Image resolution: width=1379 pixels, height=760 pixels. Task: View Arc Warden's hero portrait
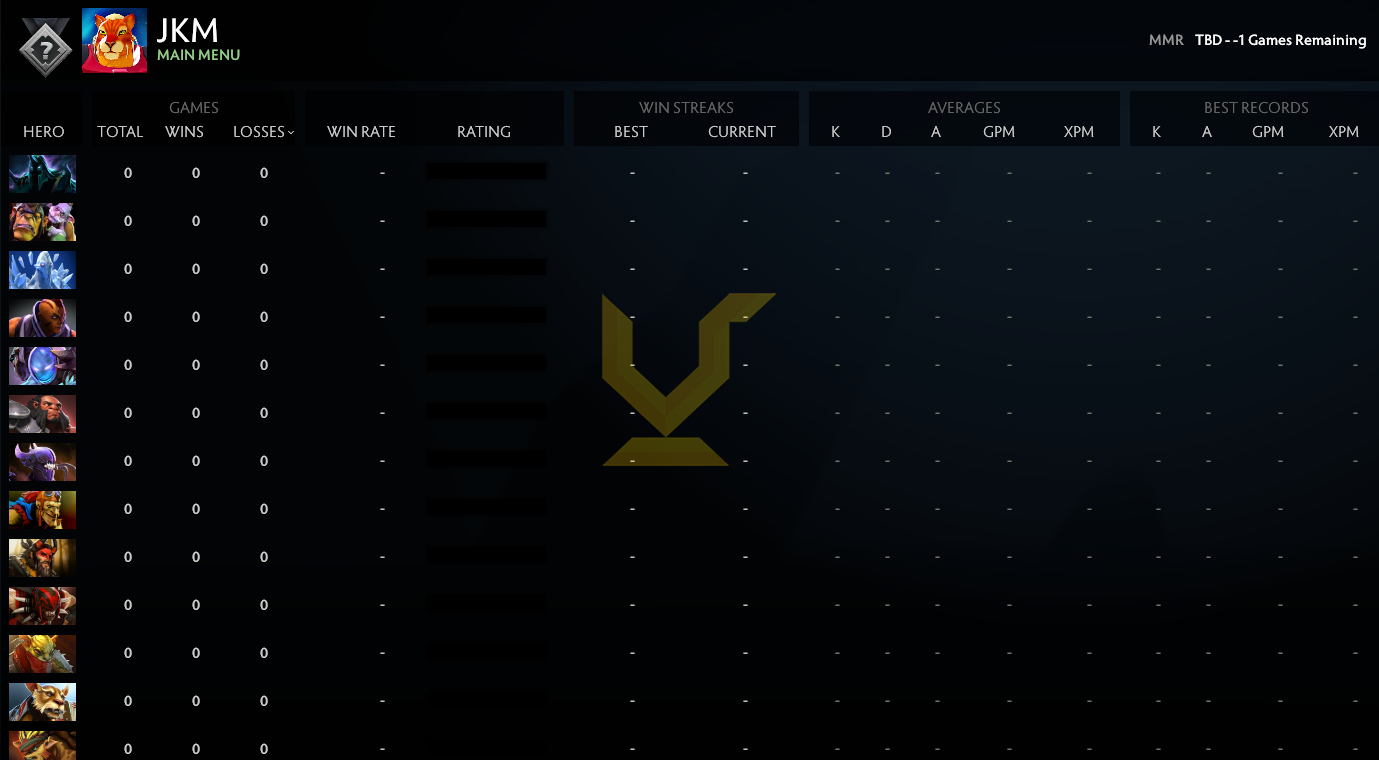coord(42,365)
